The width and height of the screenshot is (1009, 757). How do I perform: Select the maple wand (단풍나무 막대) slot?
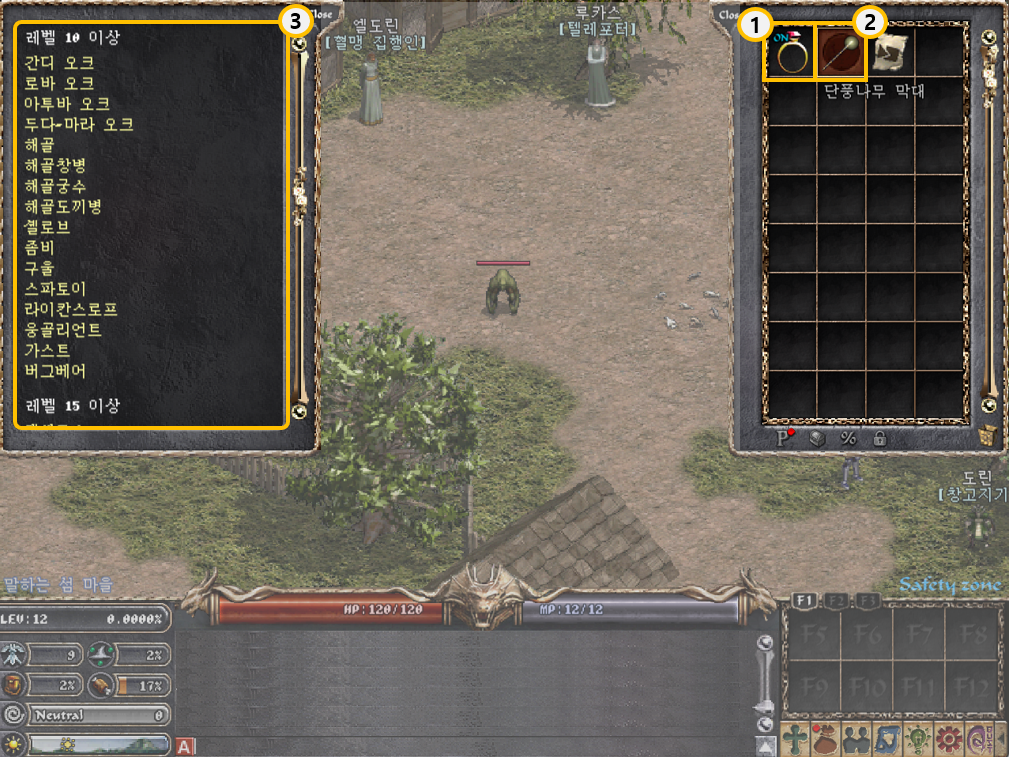841,52
